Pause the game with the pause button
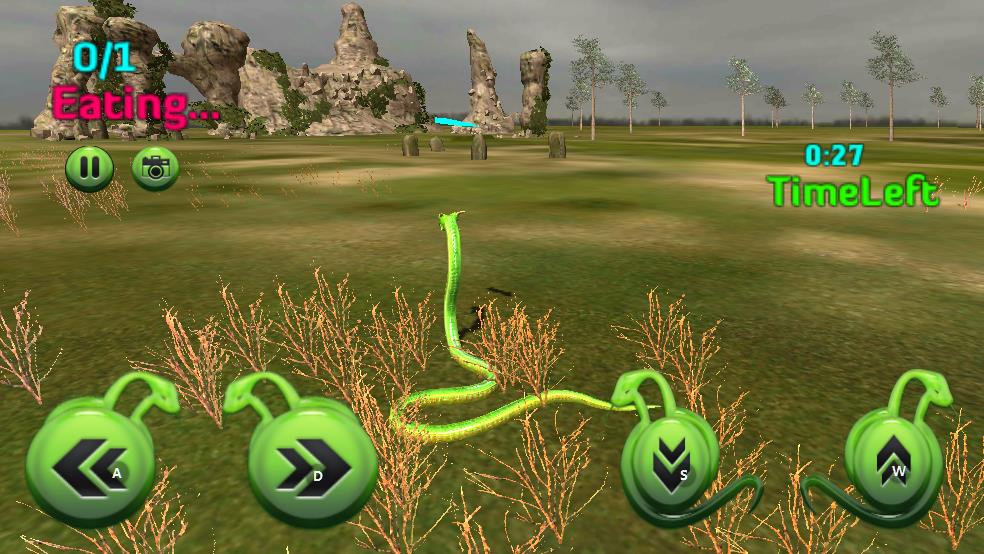 coord(89,168)
